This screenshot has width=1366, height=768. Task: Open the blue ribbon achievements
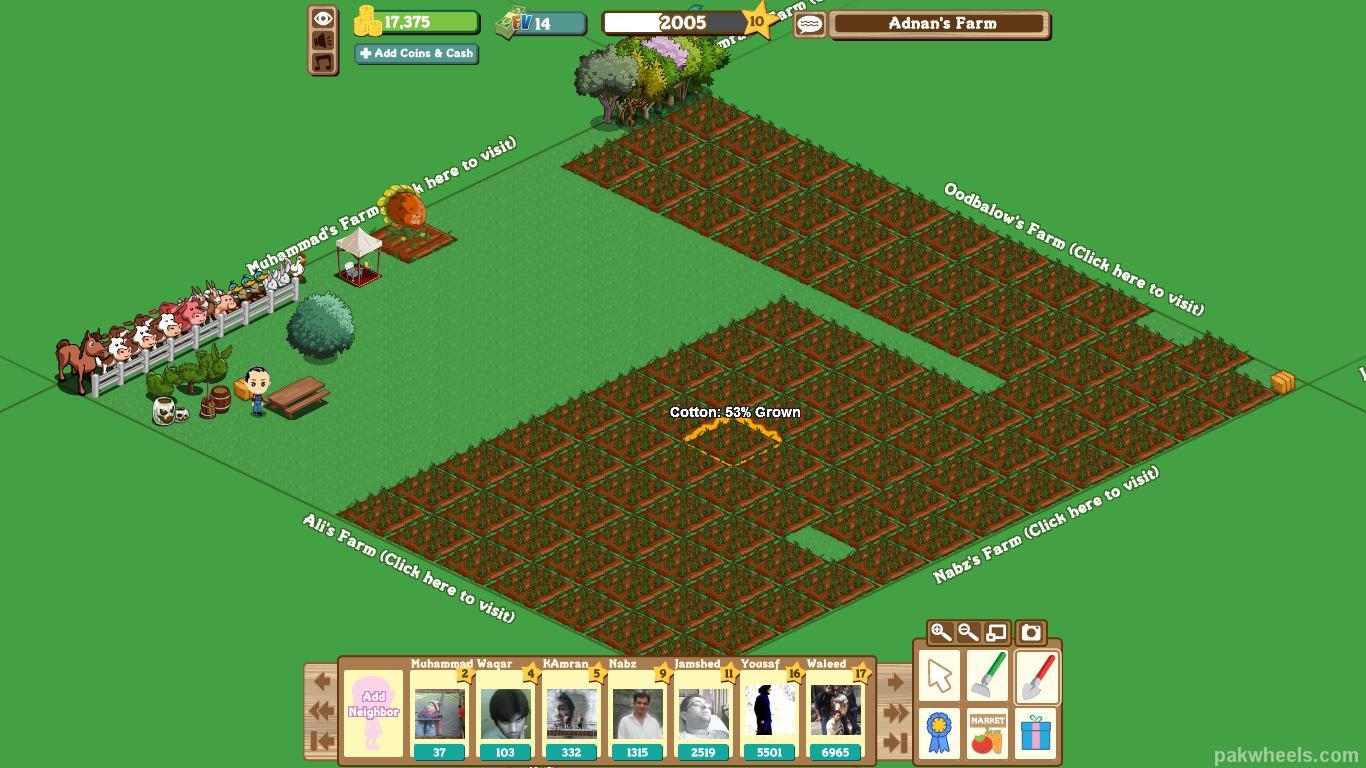[x=939, y=733]
